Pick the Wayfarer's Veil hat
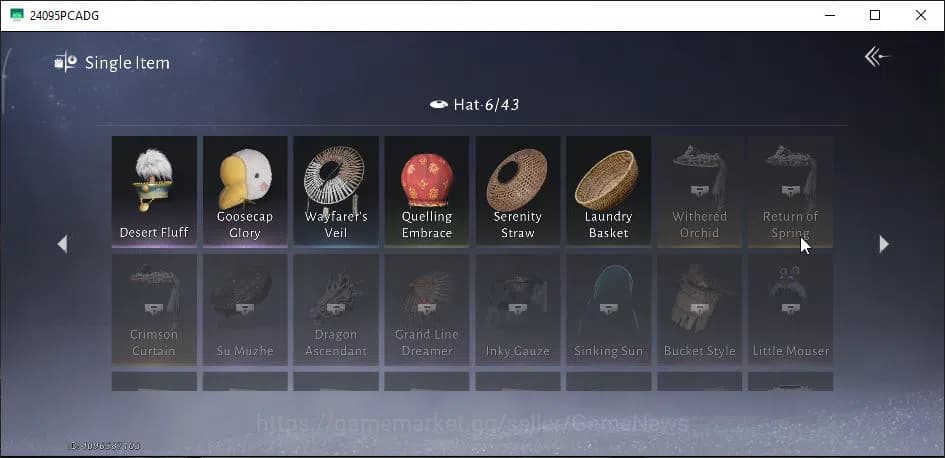 (336, 191)
